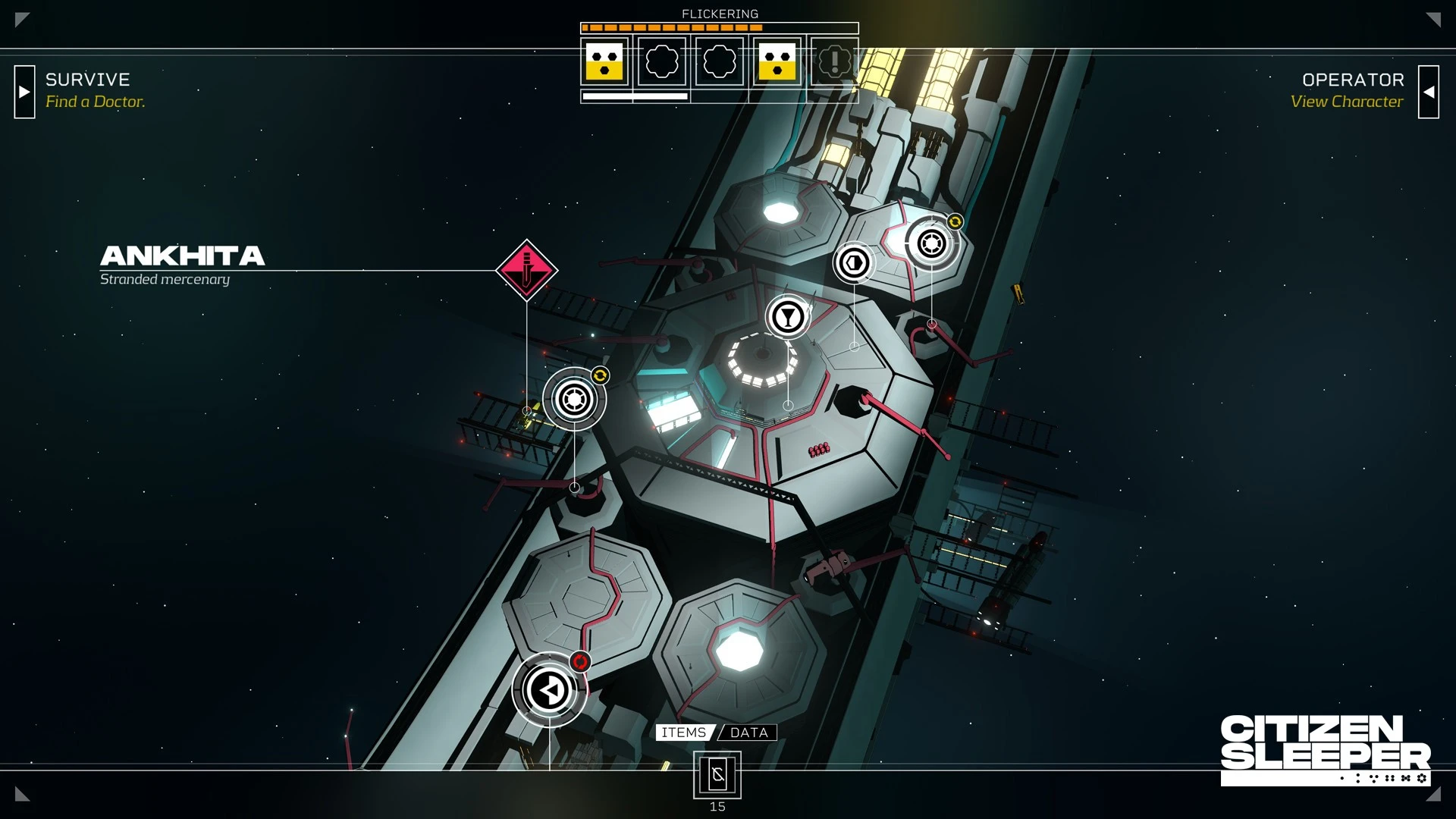Switch to the ITEMS tab
The image size is (1456, 819).
click(683, 733)
